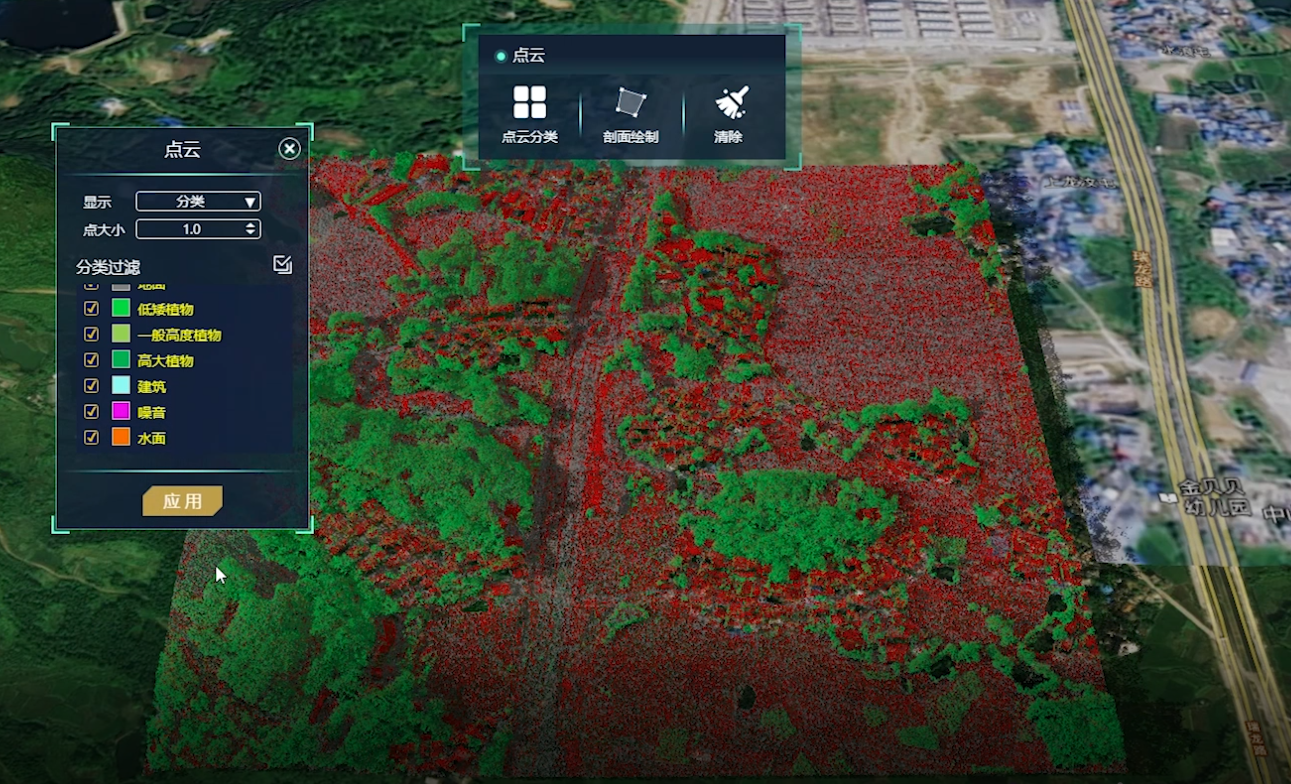Uncheck the 高大植物 classification checkbox
1291x784 pixels.
(x=91, y=360)
